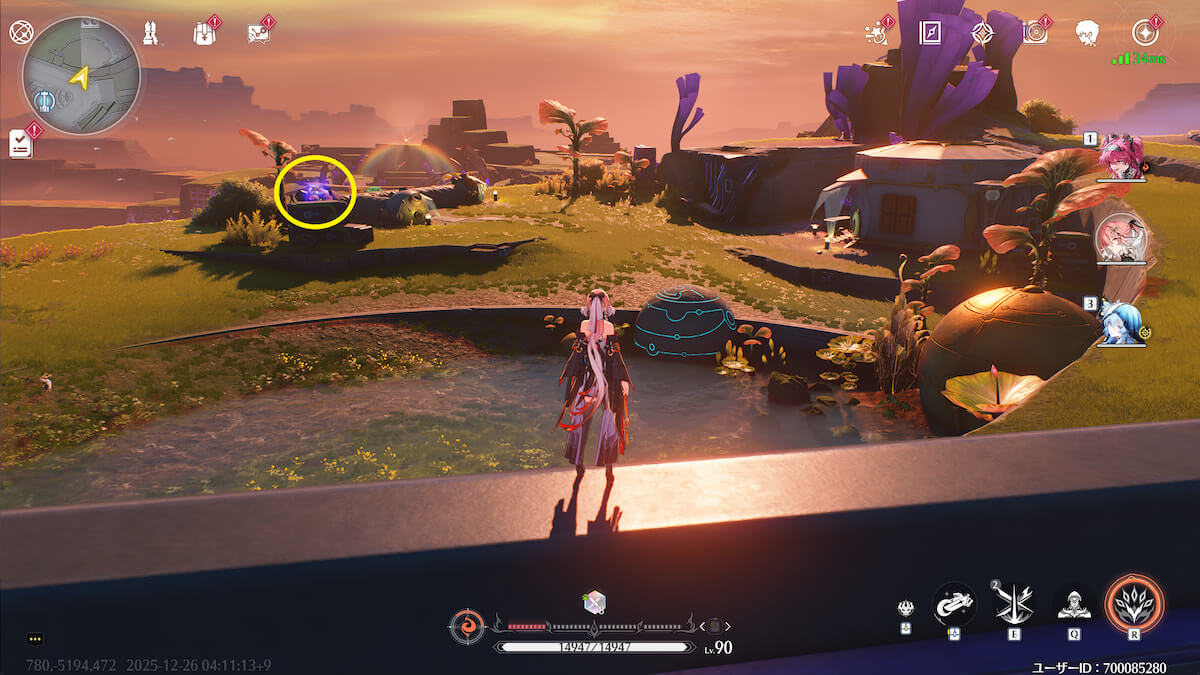Viewport: 1200px width, 675px height.
Task: Open the circular star main menu
Action: [1145, 32]
